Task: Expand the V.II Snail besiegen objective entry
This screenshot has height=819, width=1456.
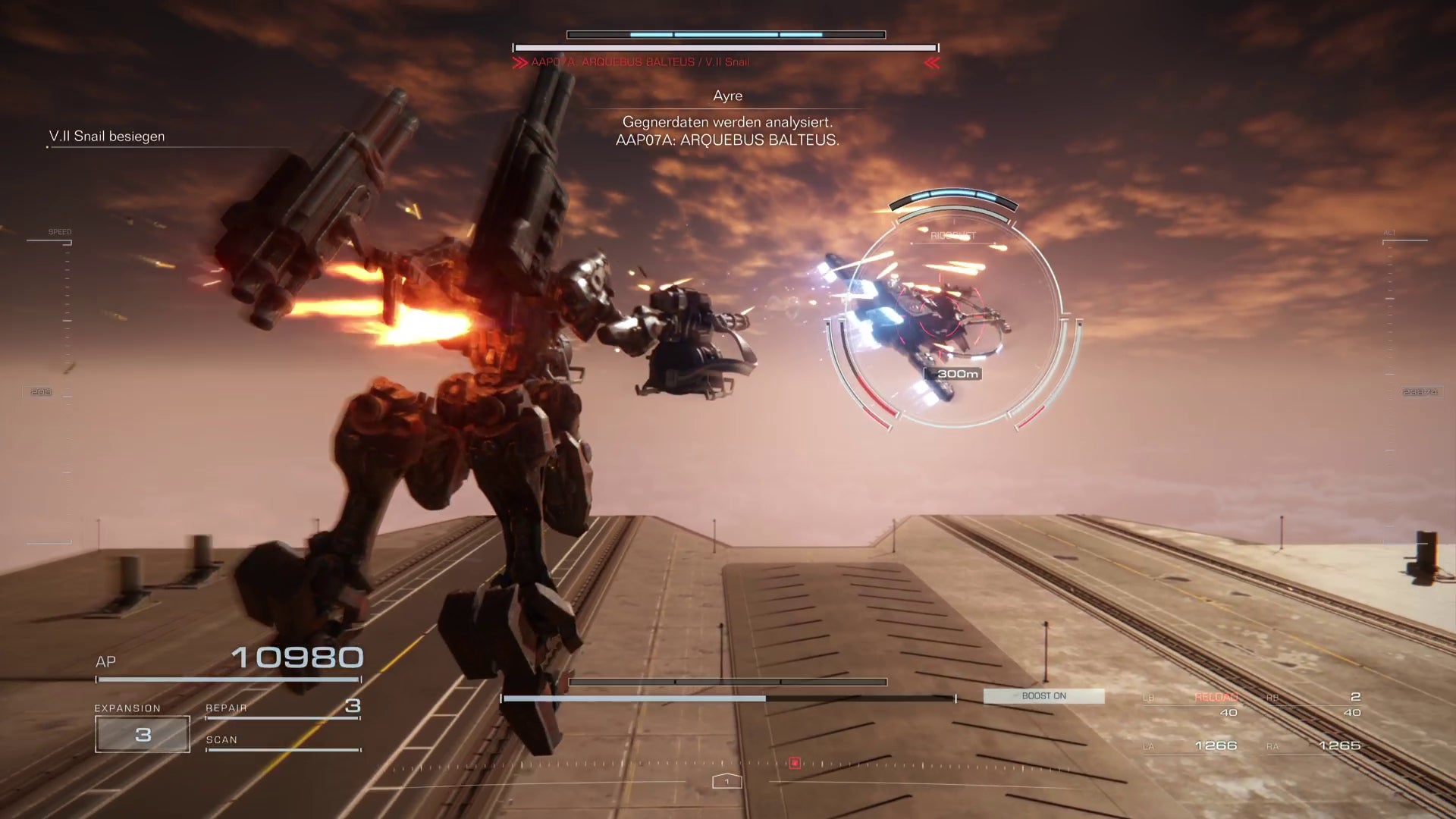Action: [x=106, y=136]
